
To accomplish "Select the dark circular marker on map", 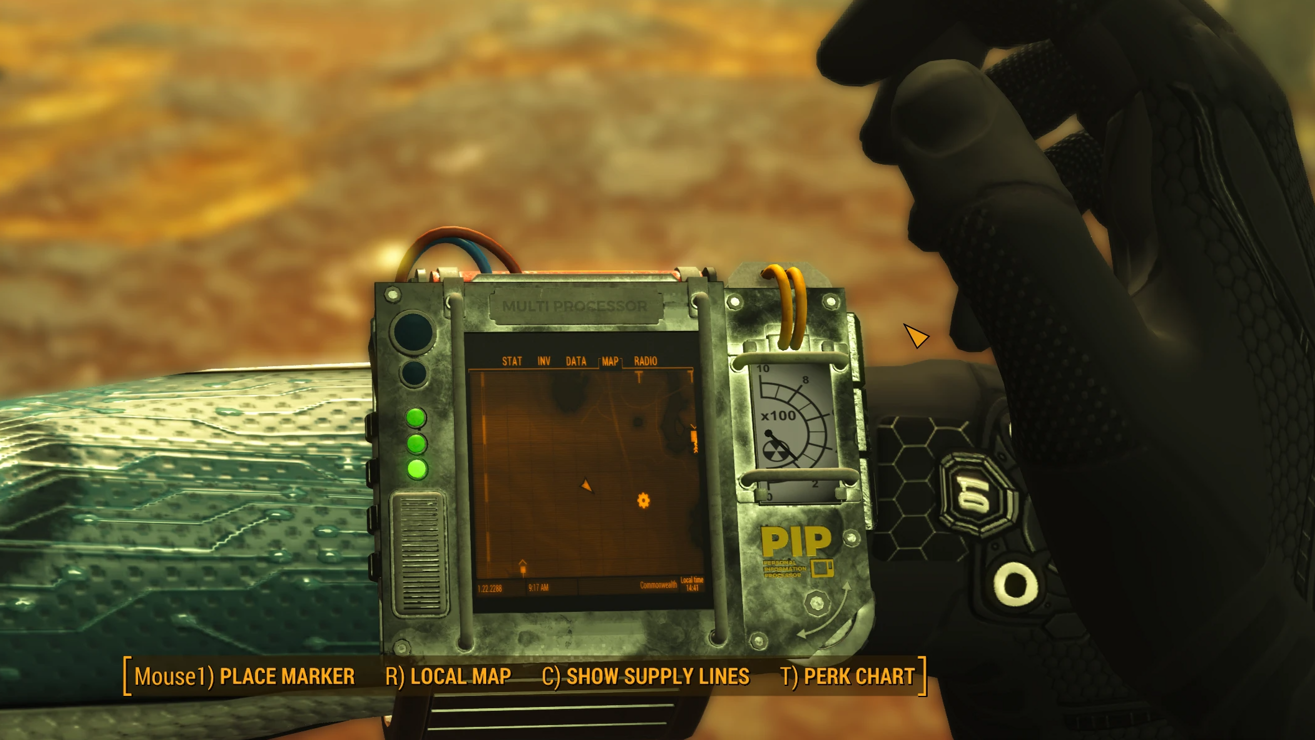I will (x=637, y=423).
